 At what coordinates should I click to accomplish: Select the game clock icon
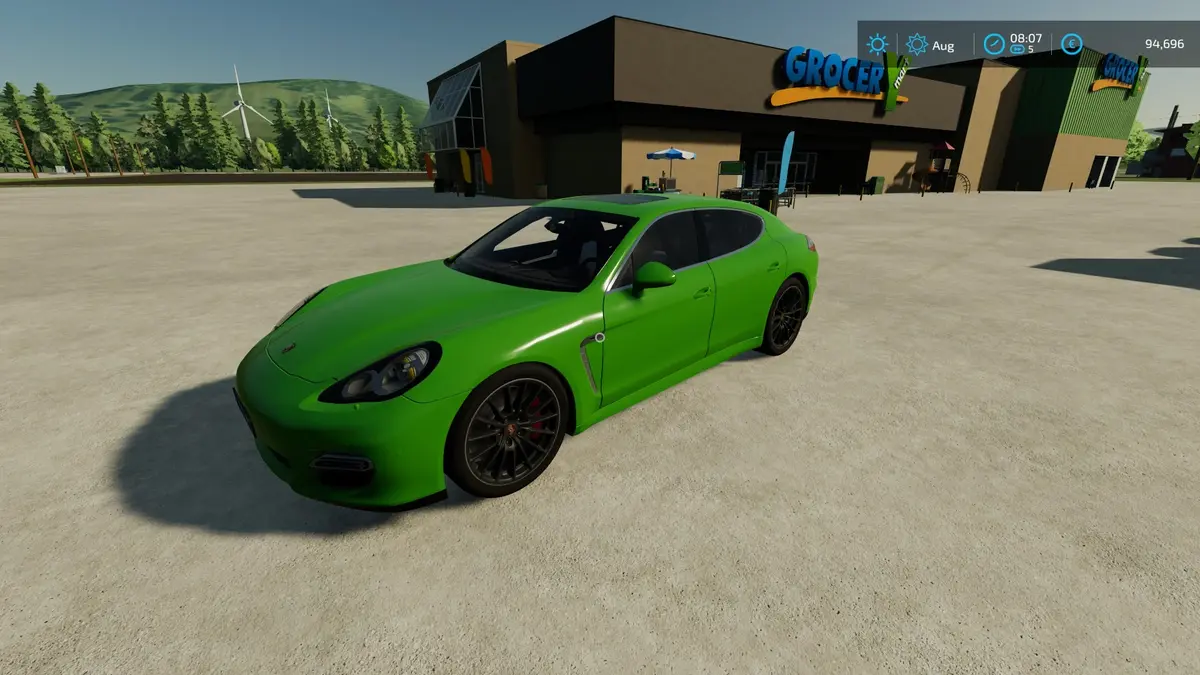(994, 44)
